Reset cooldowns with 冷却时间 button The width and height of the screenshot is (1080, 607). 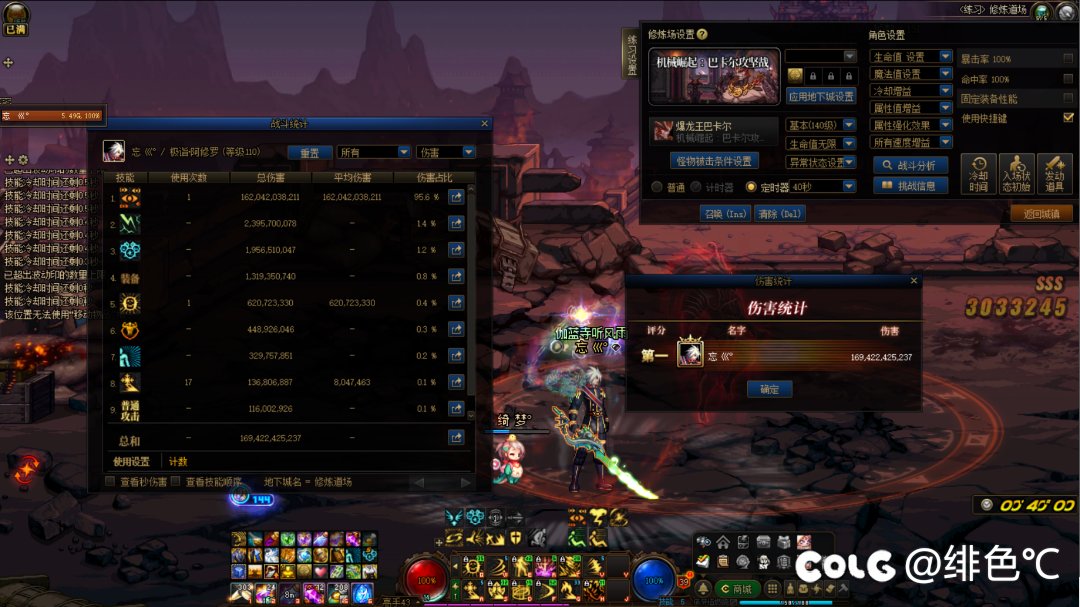point(978,174)
